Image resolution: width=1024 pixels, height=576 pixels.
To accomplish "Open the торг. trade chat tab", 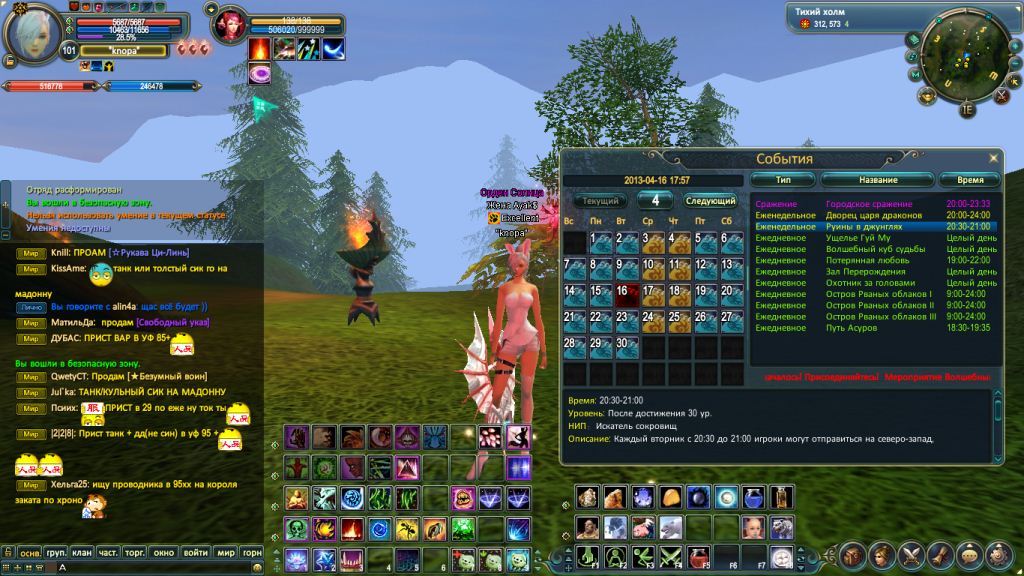I will 136,552.
